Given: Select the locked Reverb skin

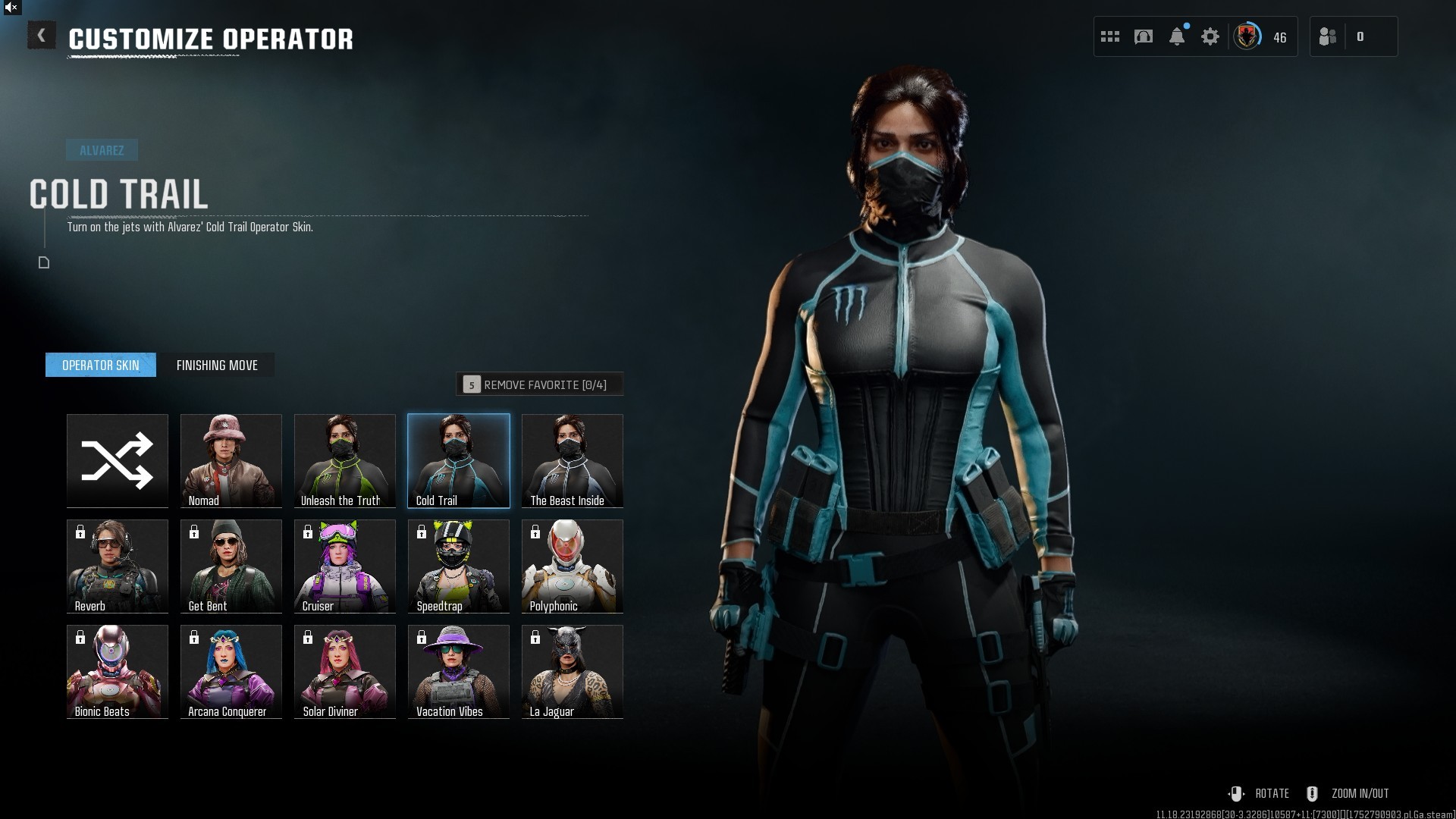Looking at the screenshot, I should coord(118,566).
